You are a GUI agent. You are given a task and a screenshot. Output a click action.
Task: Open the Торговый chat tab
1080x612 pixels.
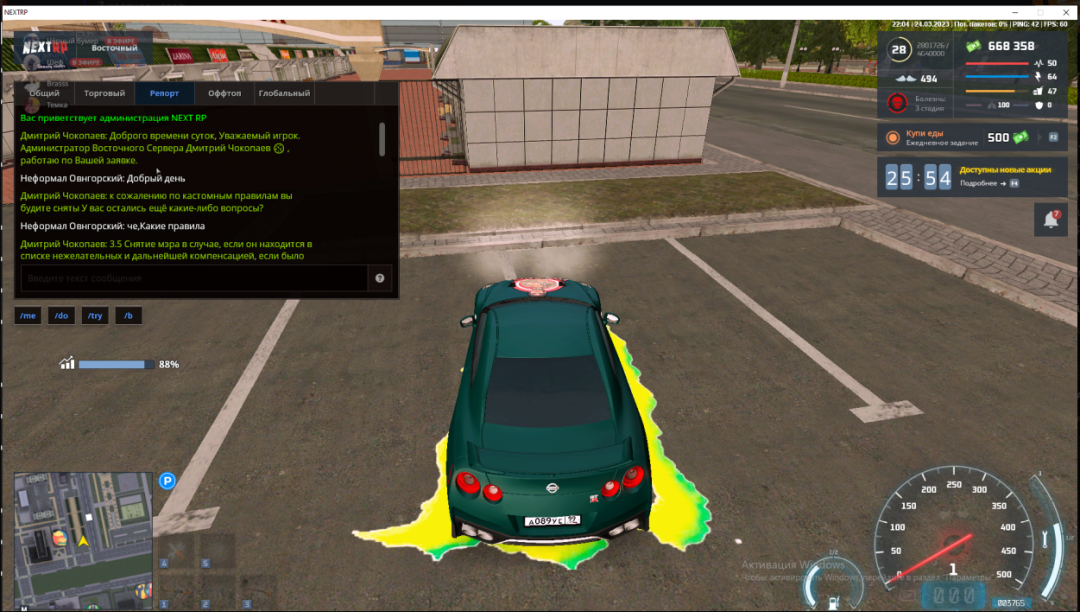(x=104, y=93)
